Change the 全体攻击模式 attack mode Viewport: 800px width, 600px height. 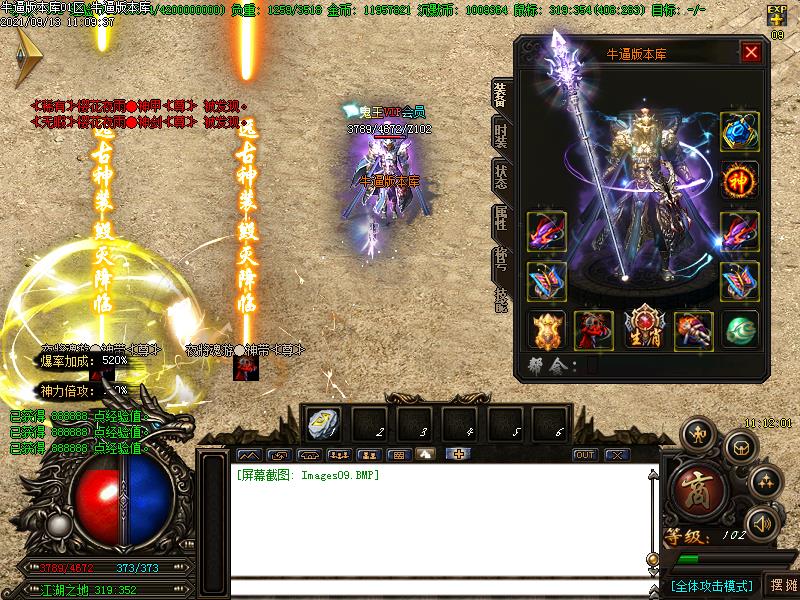click(711, 584)
